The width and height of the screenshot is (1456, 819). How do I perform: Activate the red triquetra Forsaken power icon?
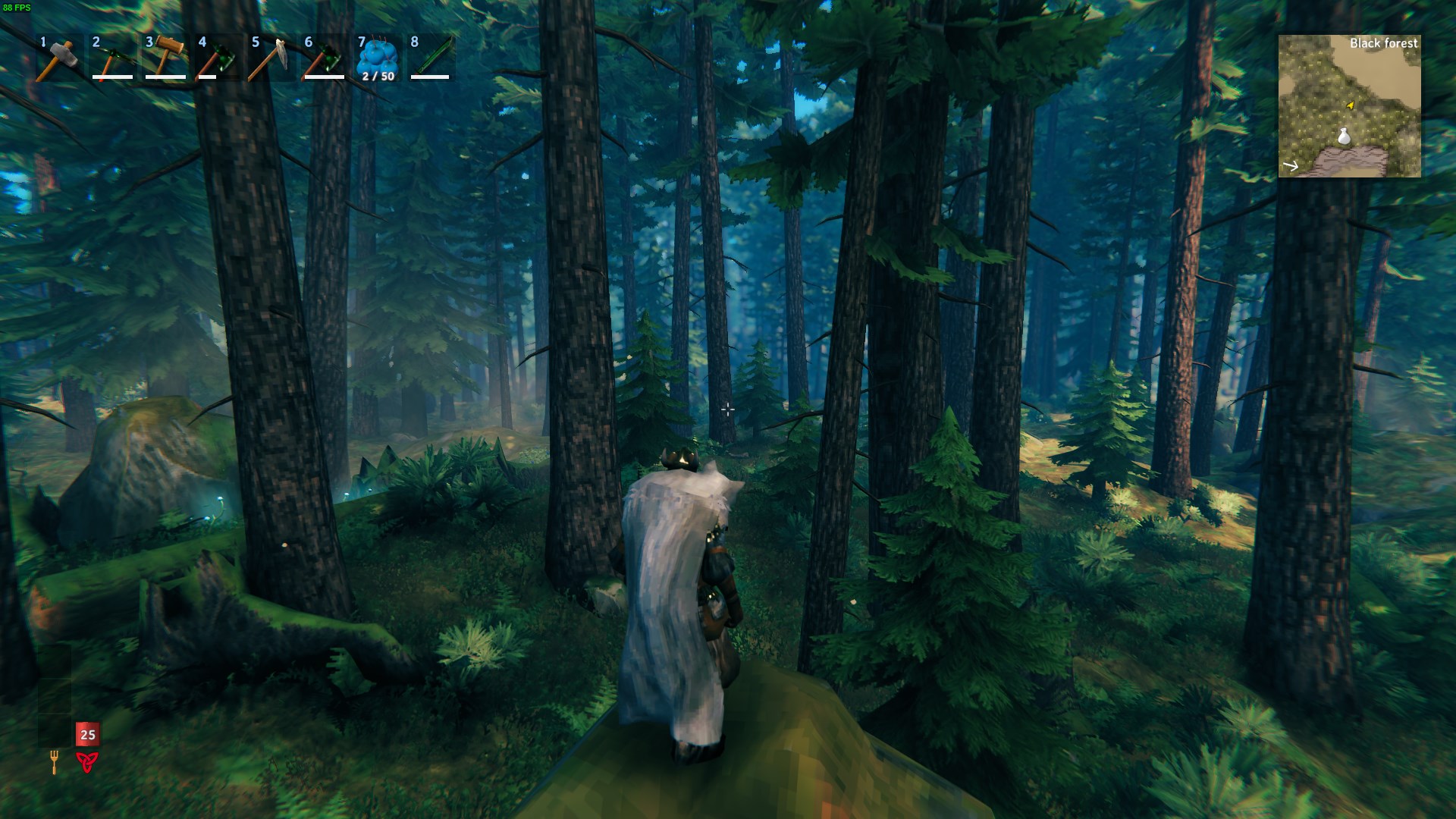click(x=87, y=761)
